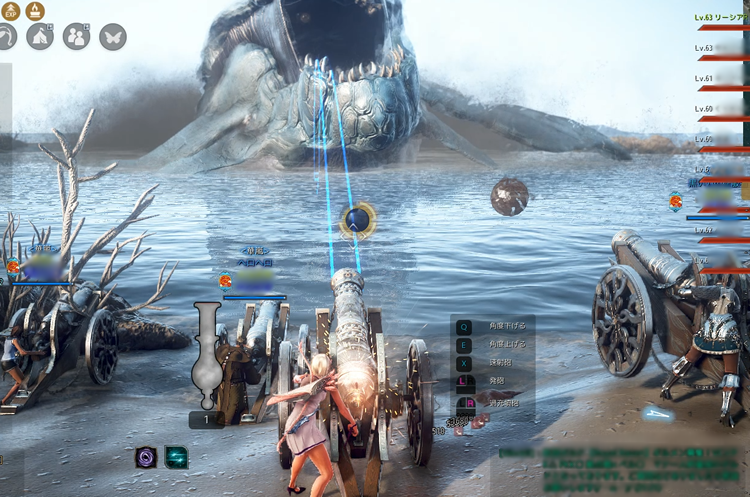Open the tent camp menu icon
750x497 pixels.
coord(40,37)
